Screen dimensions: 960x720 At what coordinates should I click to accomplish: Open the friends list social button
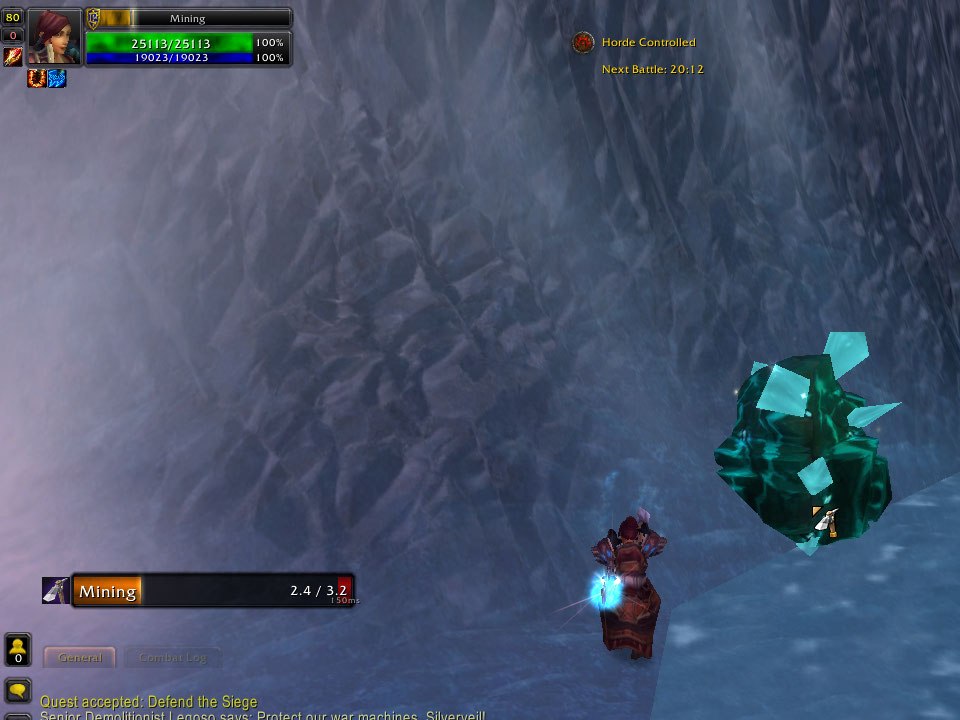point(18,649)
